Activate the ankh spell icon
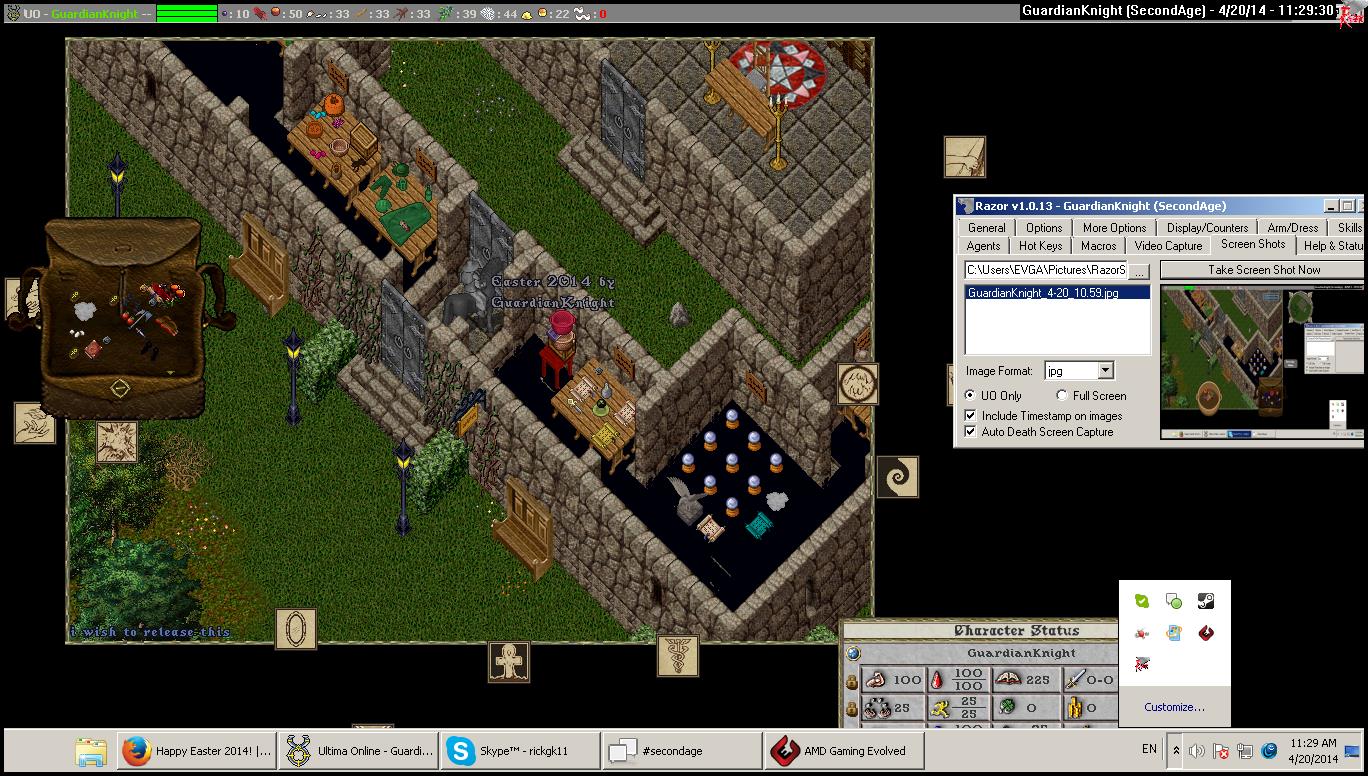The height and width of the screenshot is (776, 1368). click(509, 662)
